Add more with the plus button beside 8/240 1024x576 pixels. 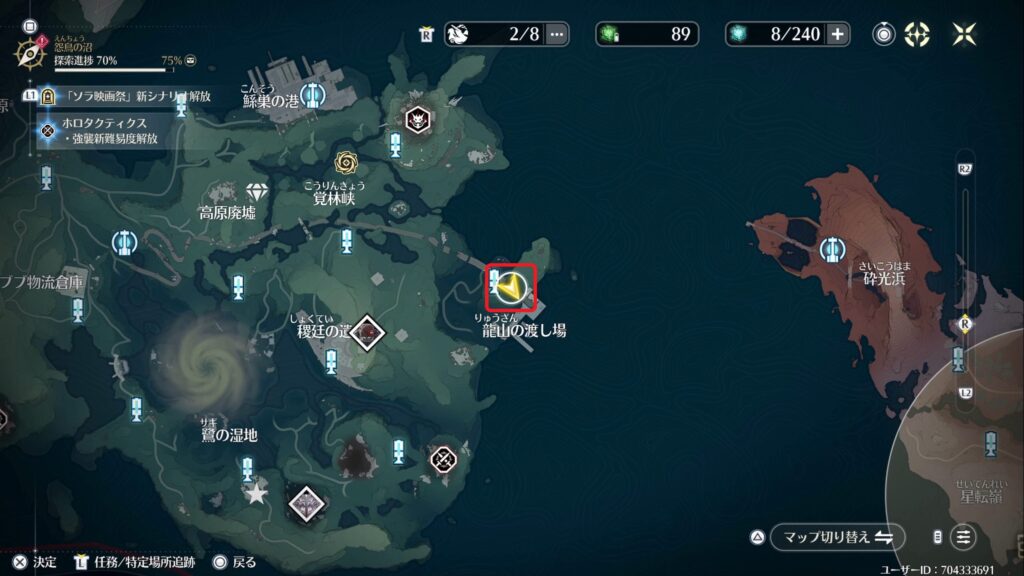(x=837, y=34)
